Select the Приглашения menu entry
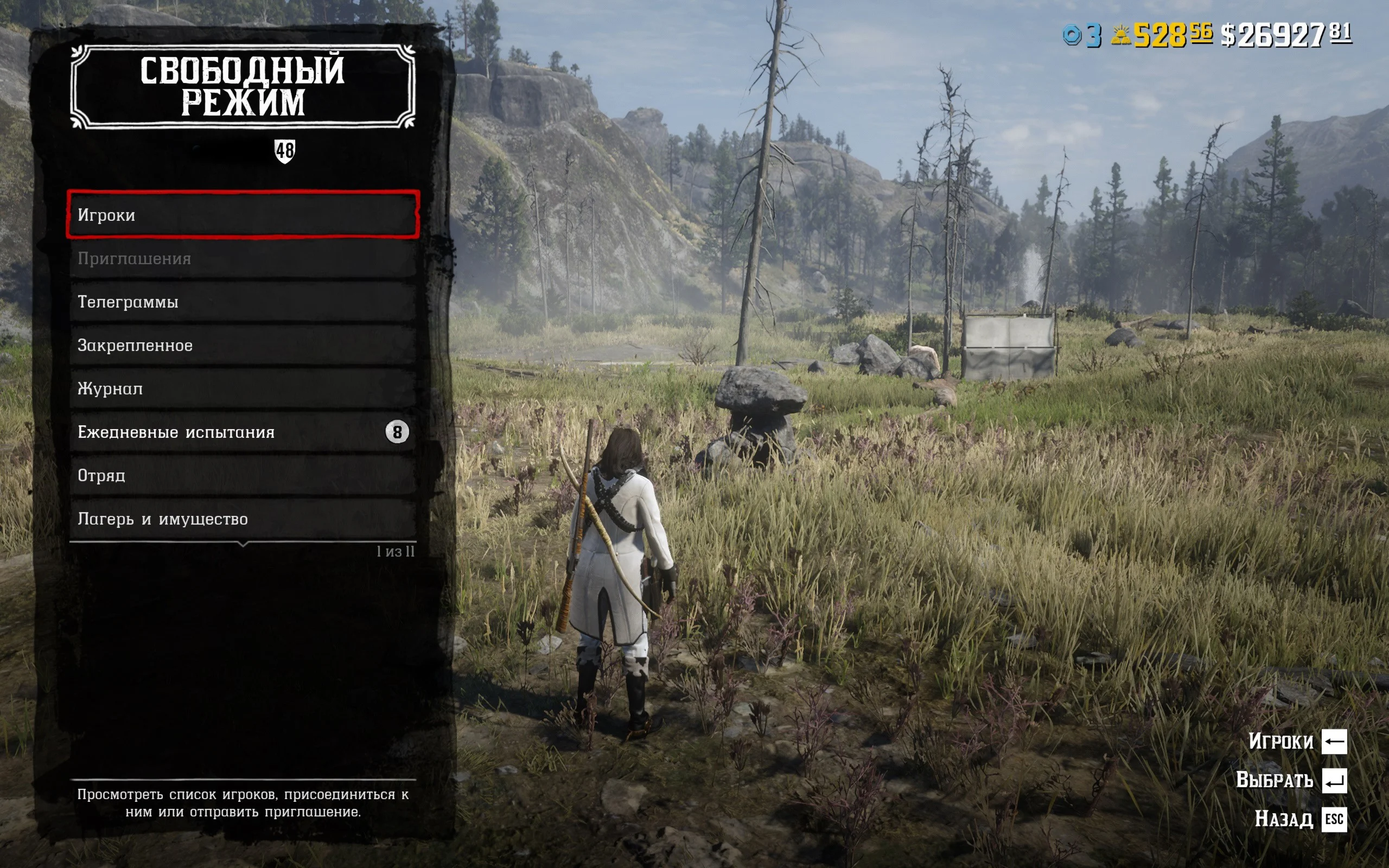Image resolution: width=1389 pixels, height=868 pixels. click(x=243, y=258)
